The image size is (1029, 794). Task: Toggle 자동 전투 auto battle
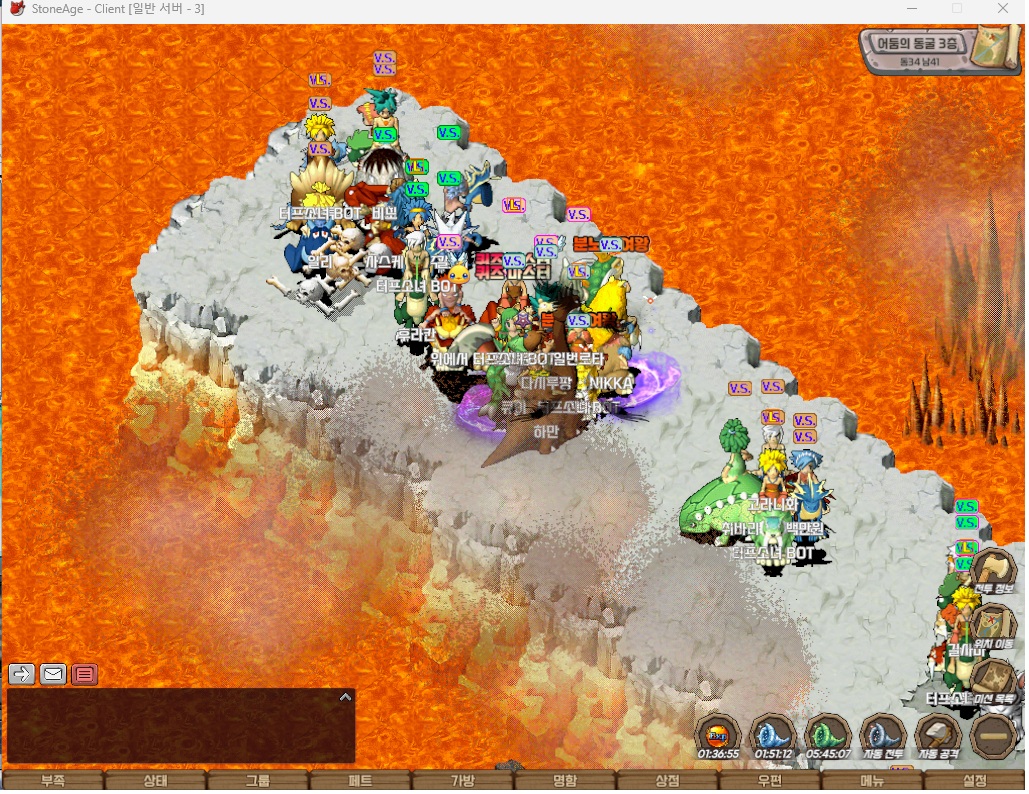[883, 736]
